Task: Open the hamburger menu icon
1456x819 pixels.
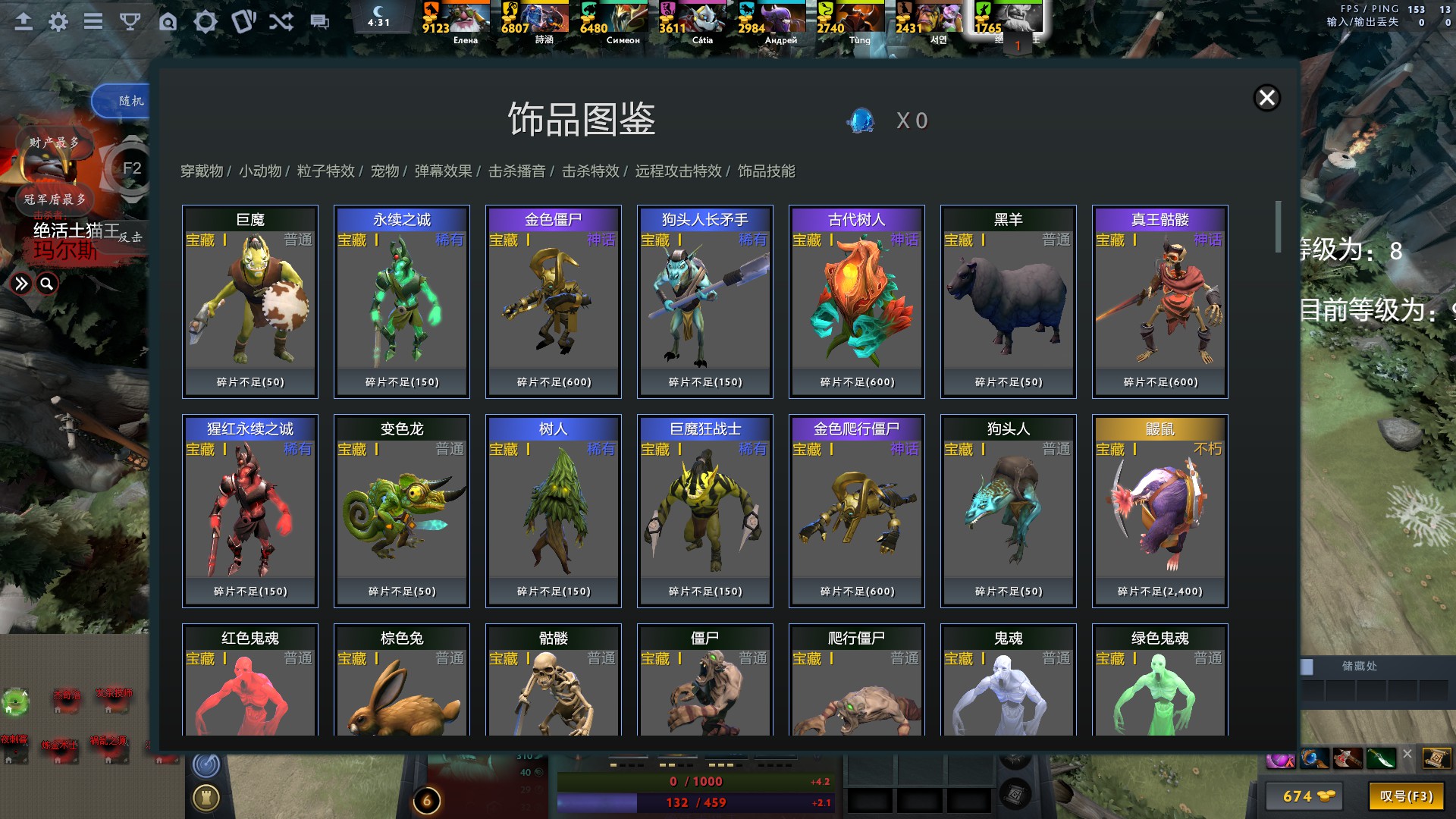Action: 93,21
